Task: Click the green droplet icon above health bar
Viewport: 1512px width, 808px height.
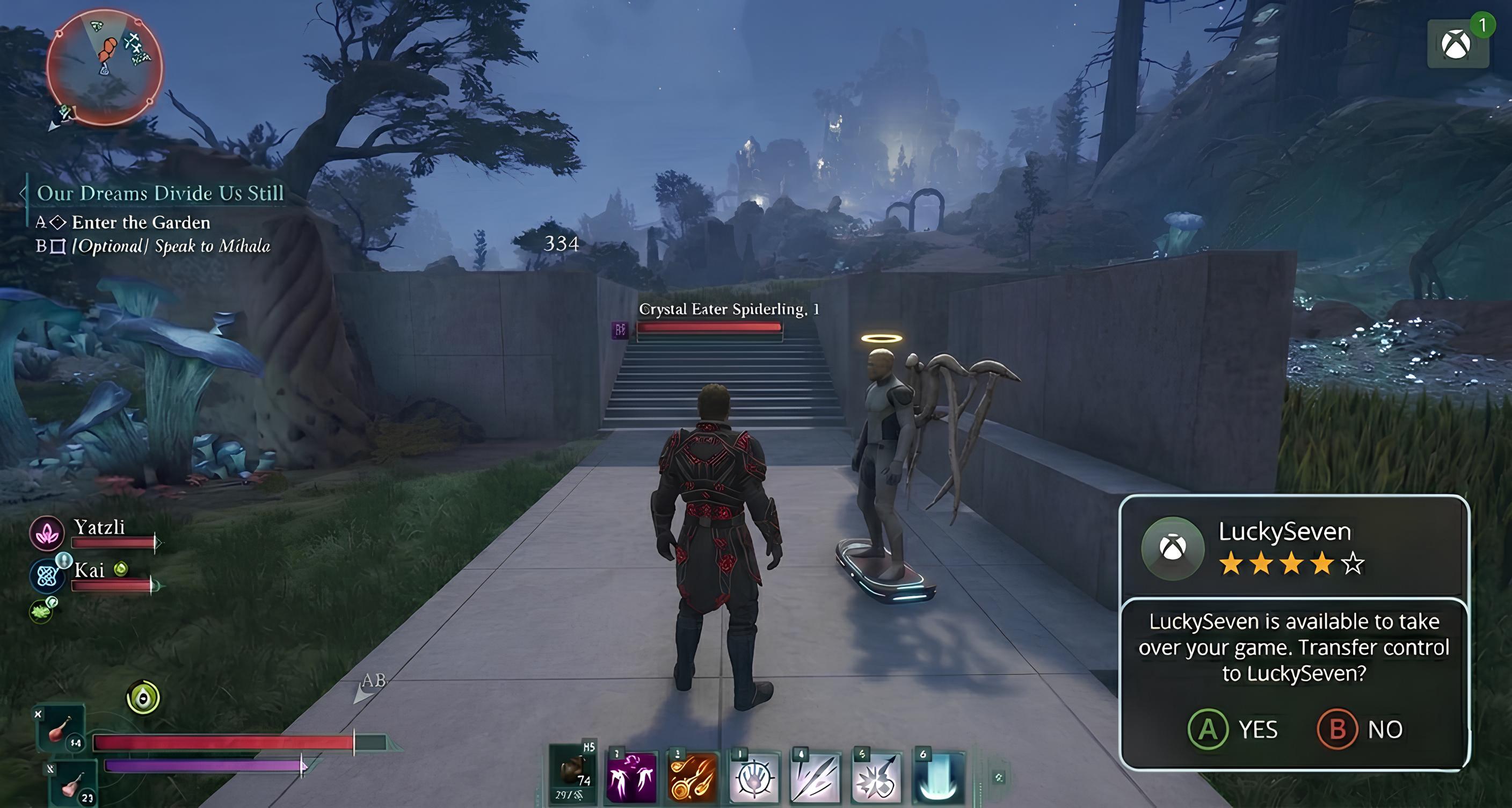Action: tap(143, 698)
